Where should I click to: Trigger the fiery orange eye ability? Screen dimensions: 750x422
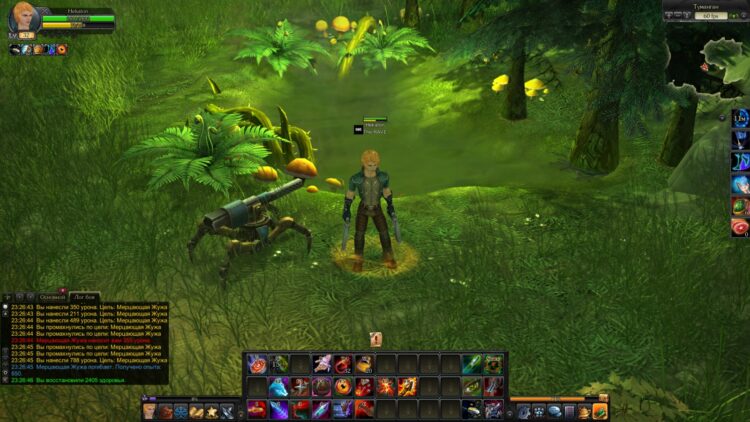tap(343, 386)
